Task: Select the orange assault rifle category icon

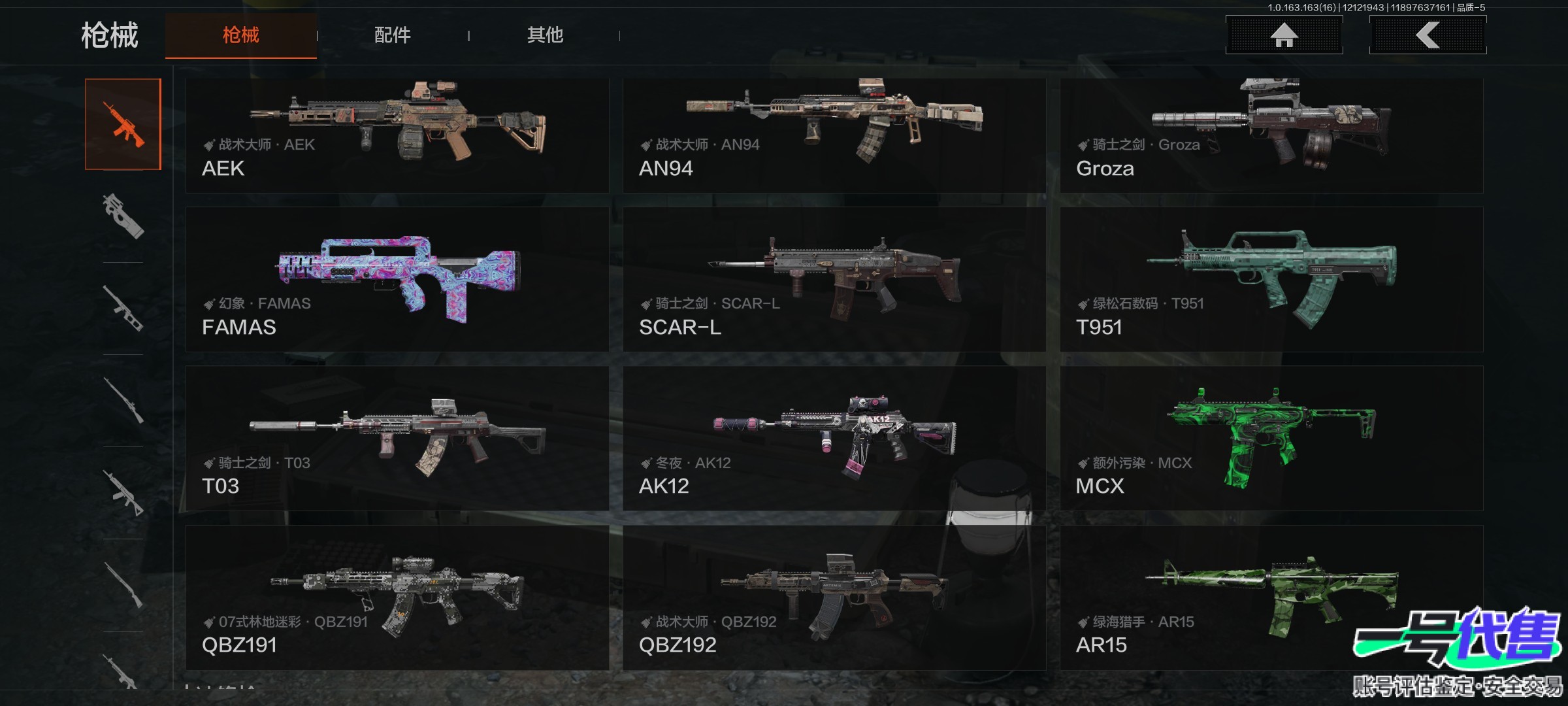Action: point(123,124)
